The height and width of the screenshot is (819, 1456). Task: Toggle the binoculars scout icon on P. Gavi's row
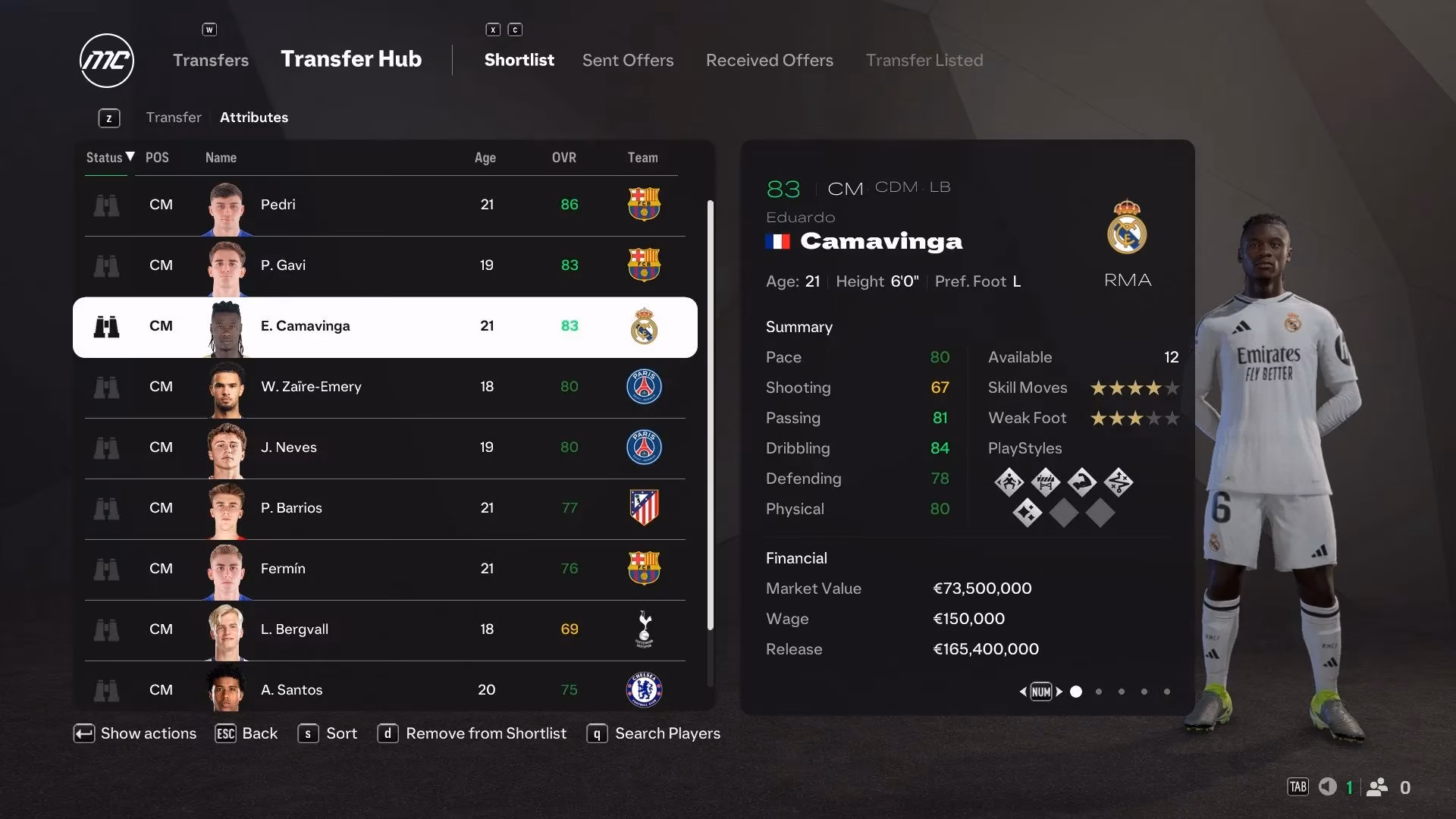(x=107, y=265)
